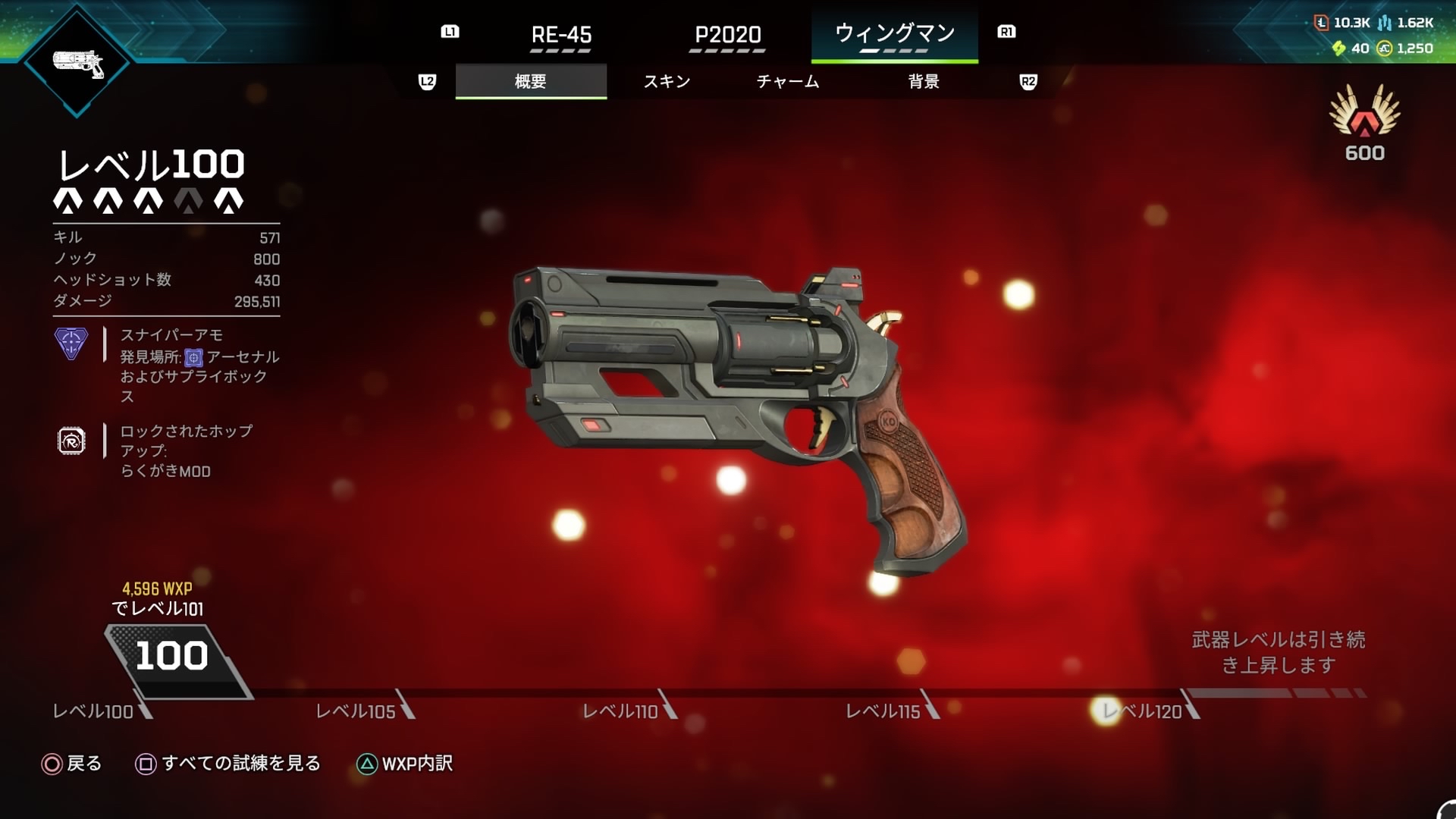Select the sniper ammo type icon
The image size is (1456, 819).
coord(71,344)
